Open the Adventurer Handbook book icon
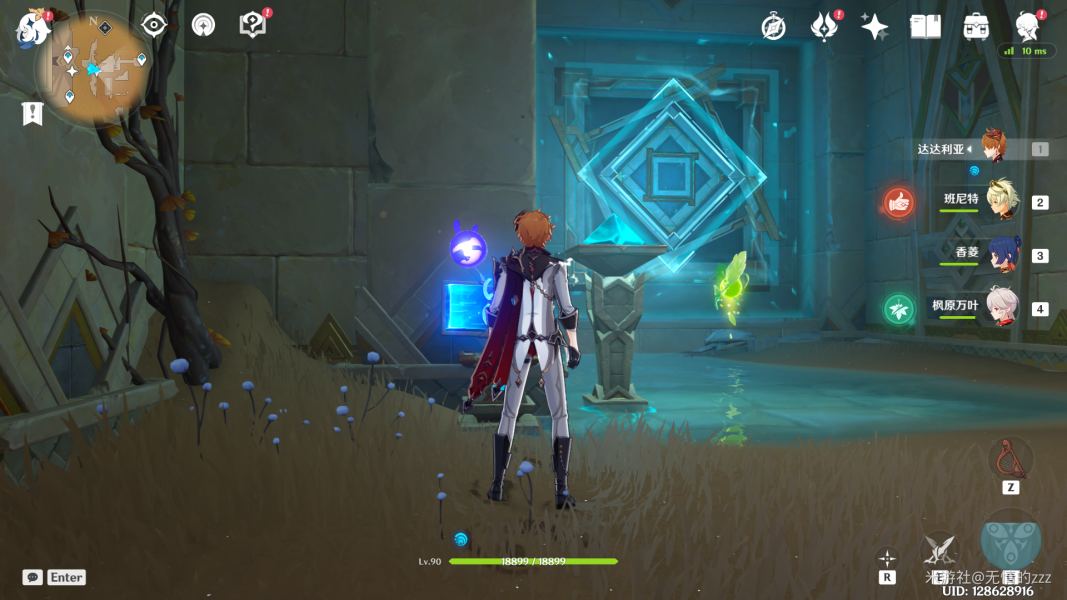1067x600 pixels. (x=925, y=27)
